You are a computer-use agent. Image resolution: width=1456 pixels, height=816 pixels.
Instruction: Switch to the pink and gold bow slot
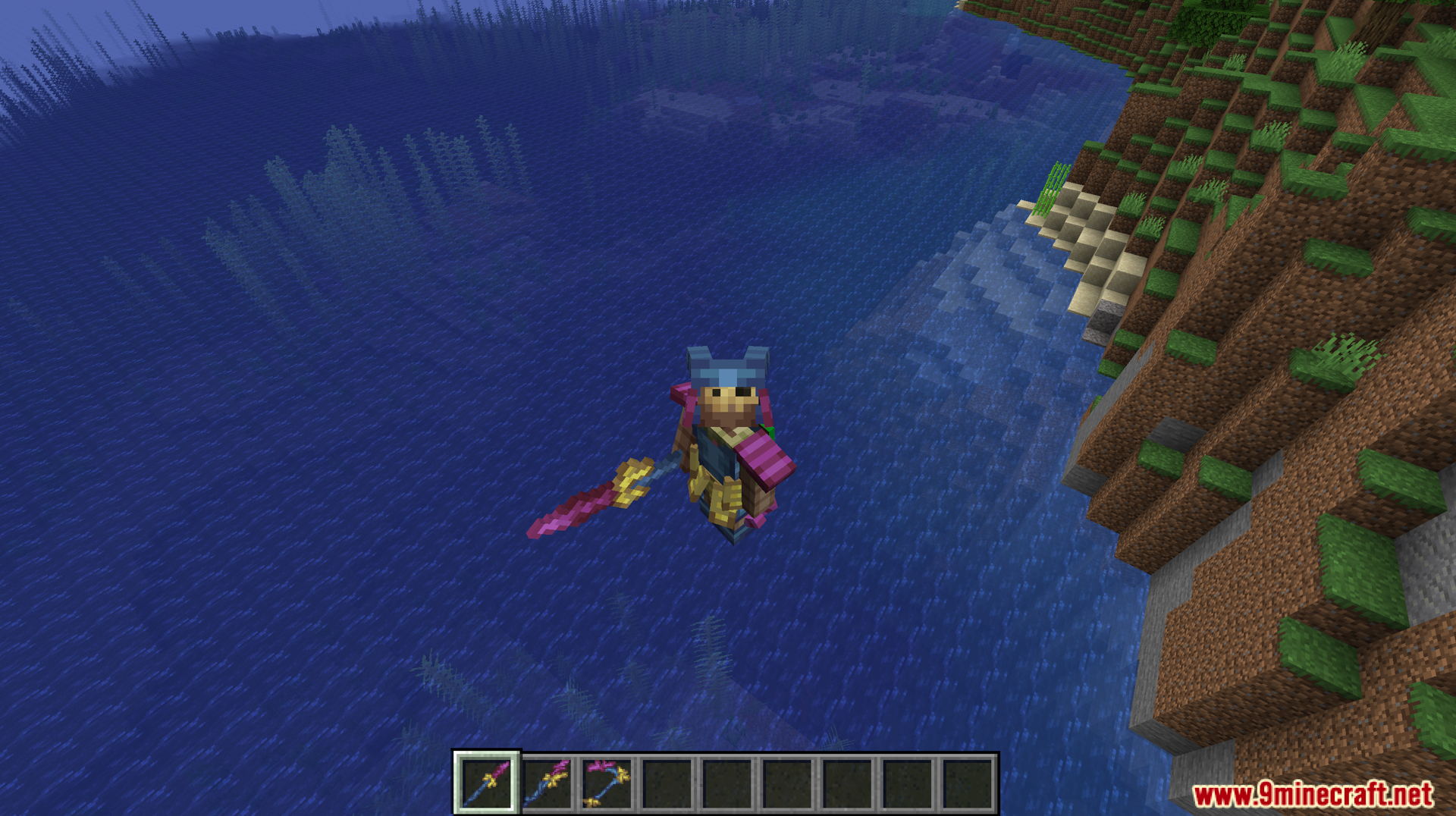(x=607, y=783)
